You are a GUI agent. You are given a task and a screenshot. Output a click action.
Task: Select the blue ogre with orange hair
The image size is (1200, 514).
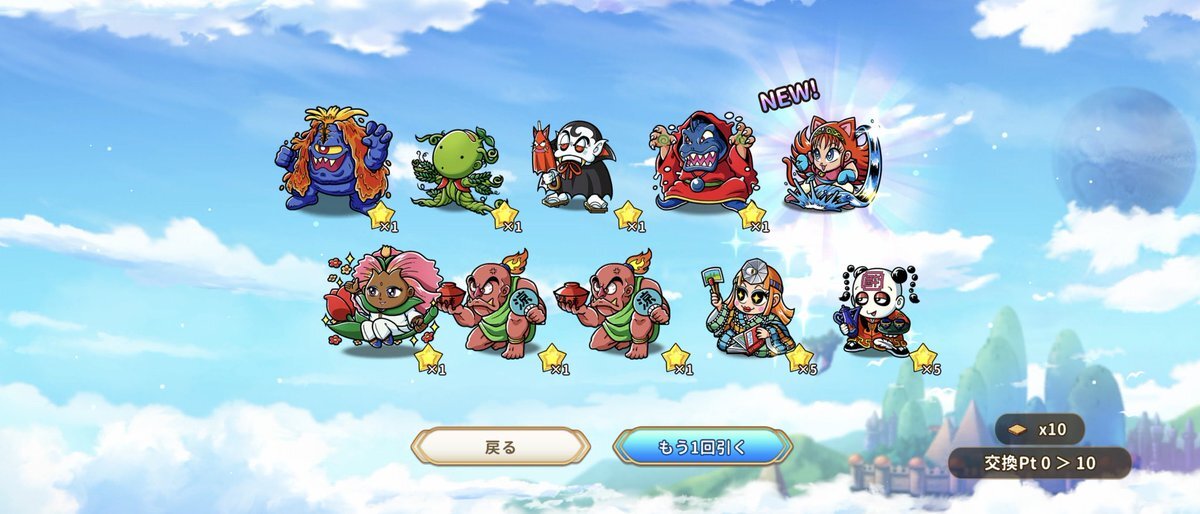(333, 162)
